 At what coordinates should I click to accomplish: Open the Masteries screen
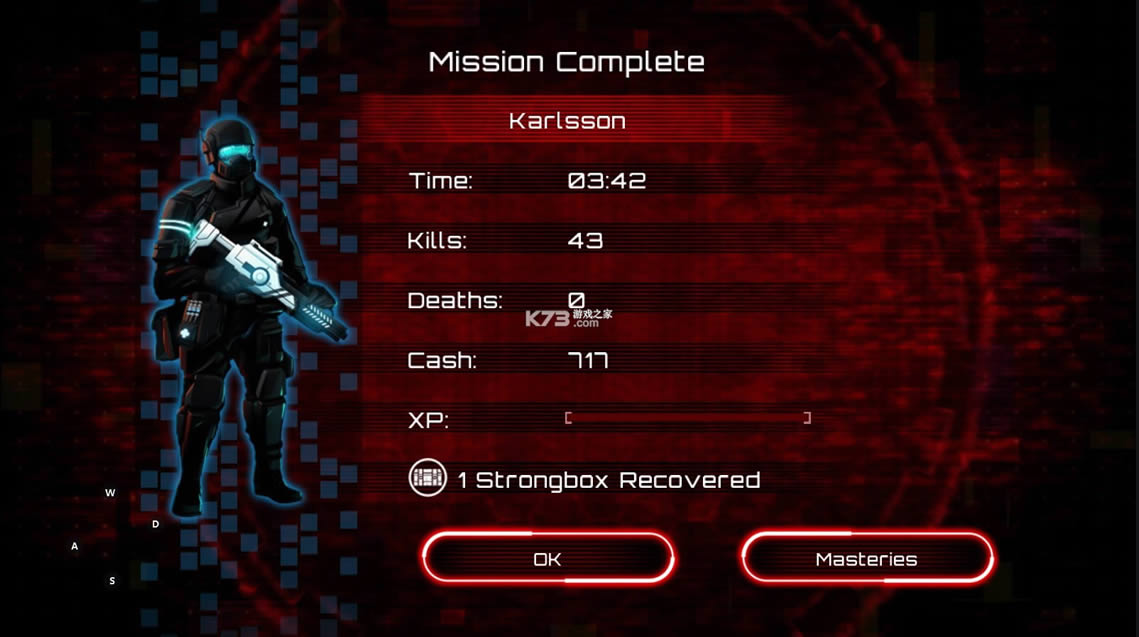coord(866,558)
